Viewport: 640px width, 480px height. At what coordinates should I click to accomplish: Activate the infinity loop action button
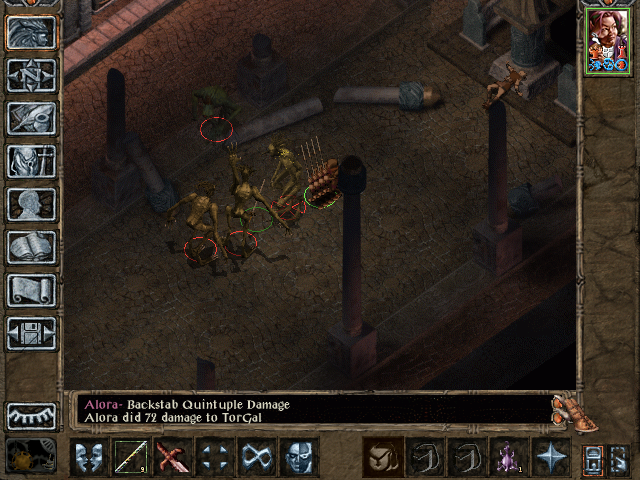258,457
